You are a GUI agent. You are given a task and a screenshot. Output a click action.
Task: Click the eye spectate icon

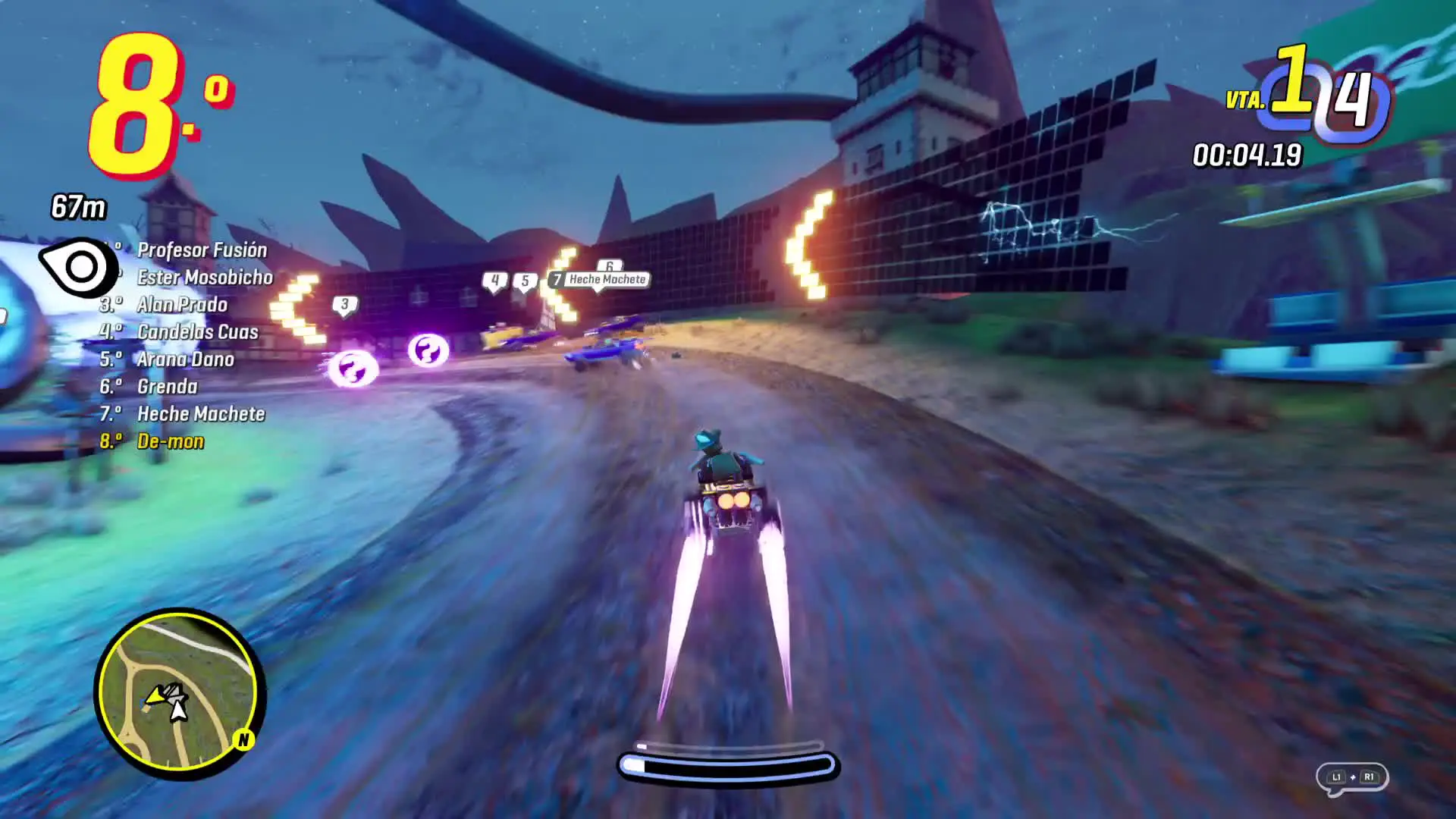pyautogui.click(x=78, y=267)
